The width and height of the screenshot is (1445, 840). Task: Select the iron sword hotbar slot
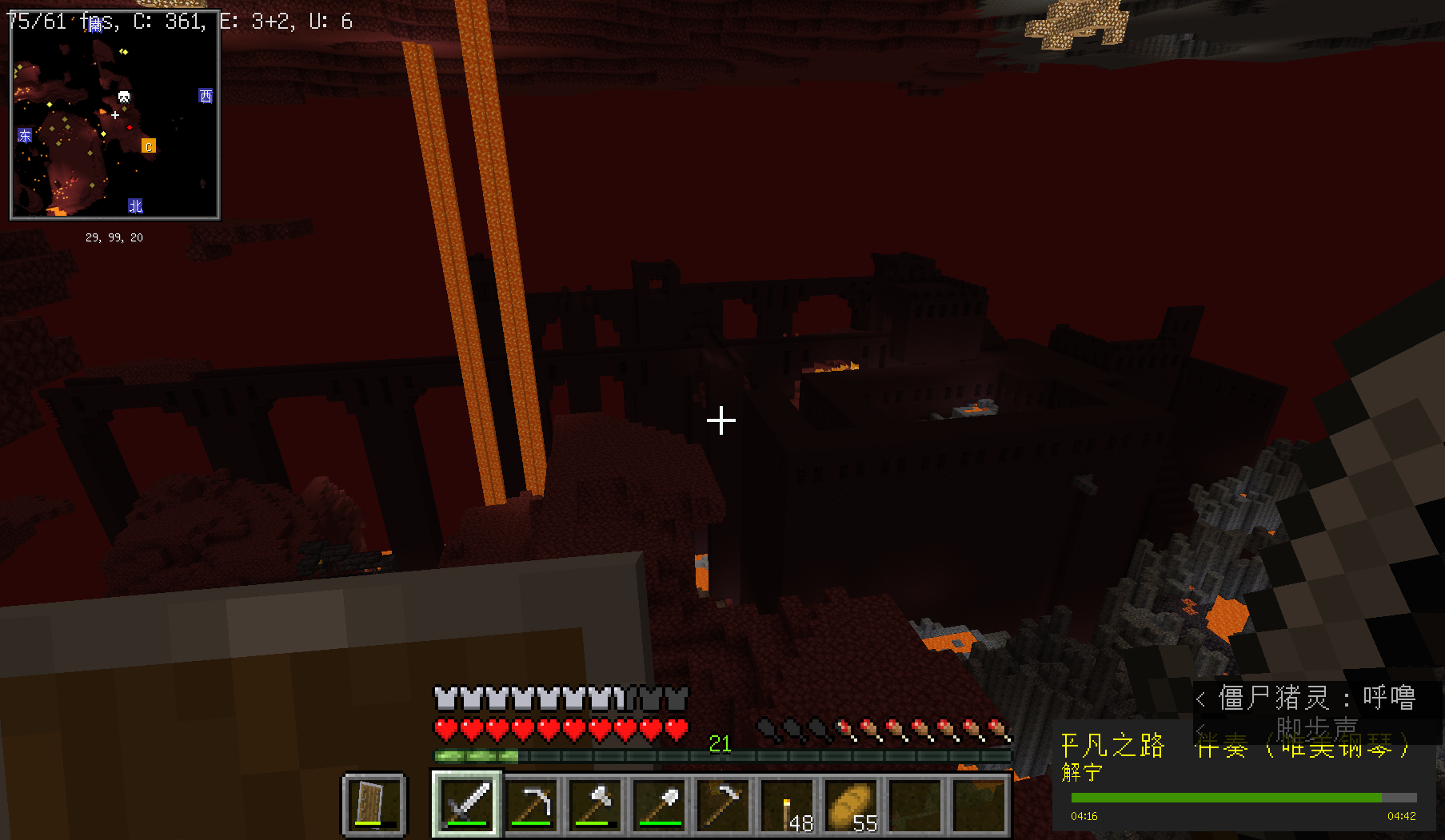468,803
